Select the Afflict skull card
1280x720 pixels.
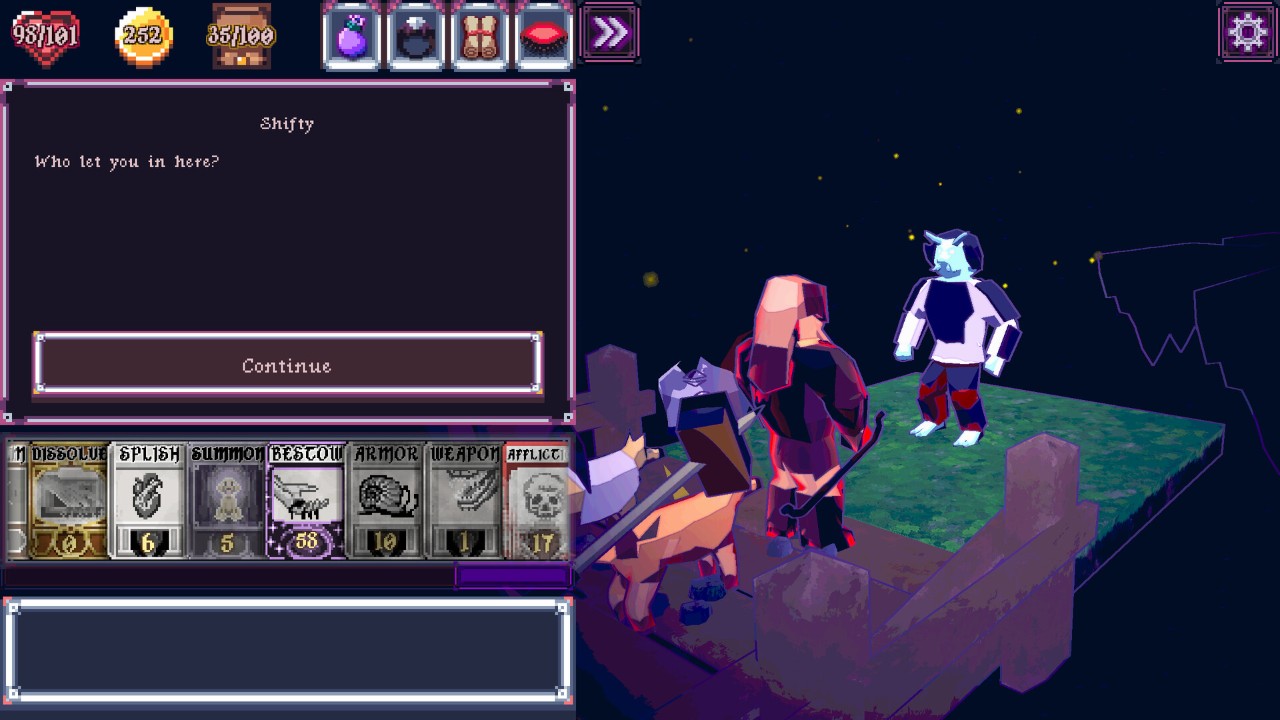[538, 500]
